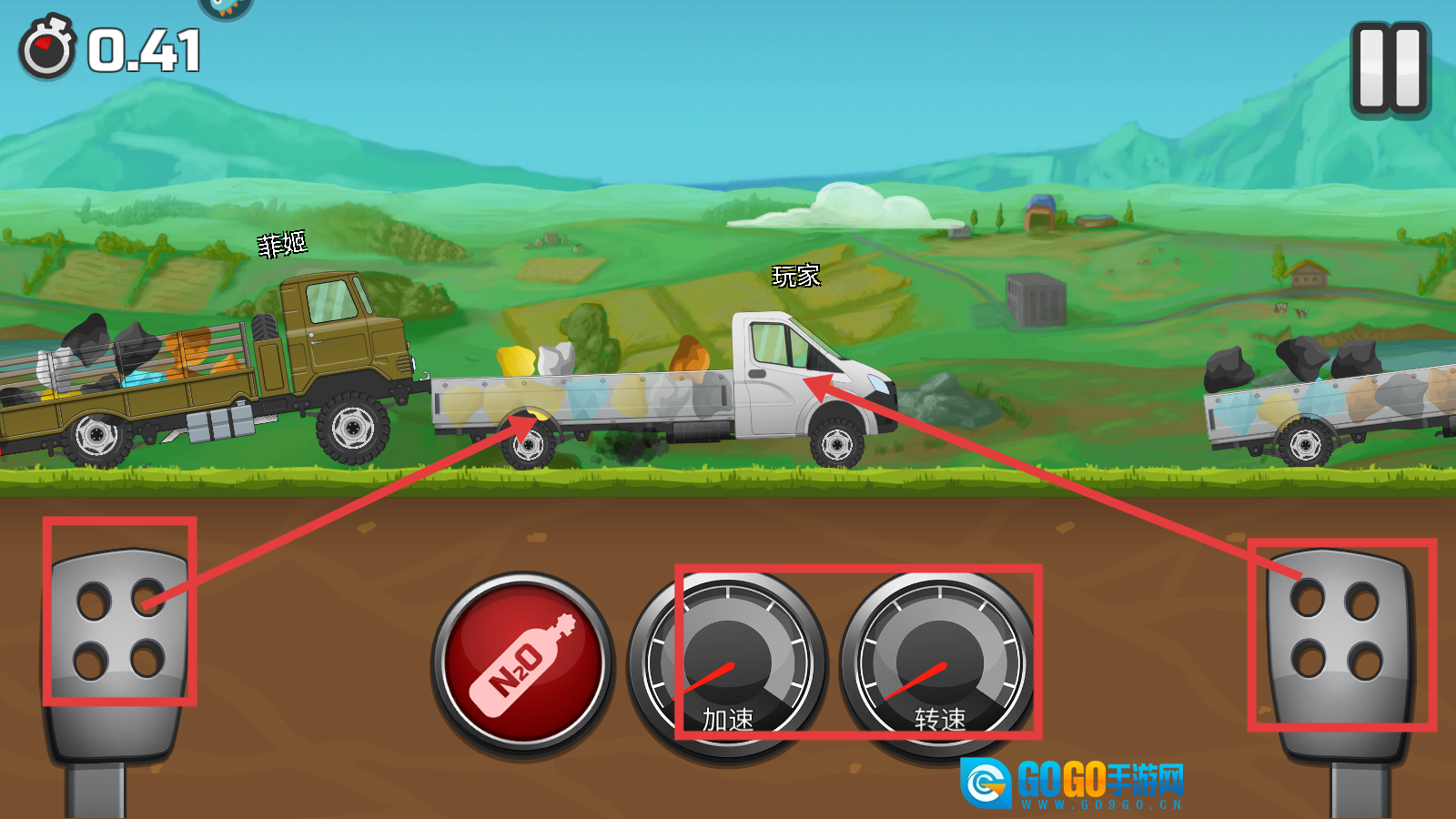Activate the red N2O nitro boost
Viewport: 1456px width, 819px height.
pos(522,664)
